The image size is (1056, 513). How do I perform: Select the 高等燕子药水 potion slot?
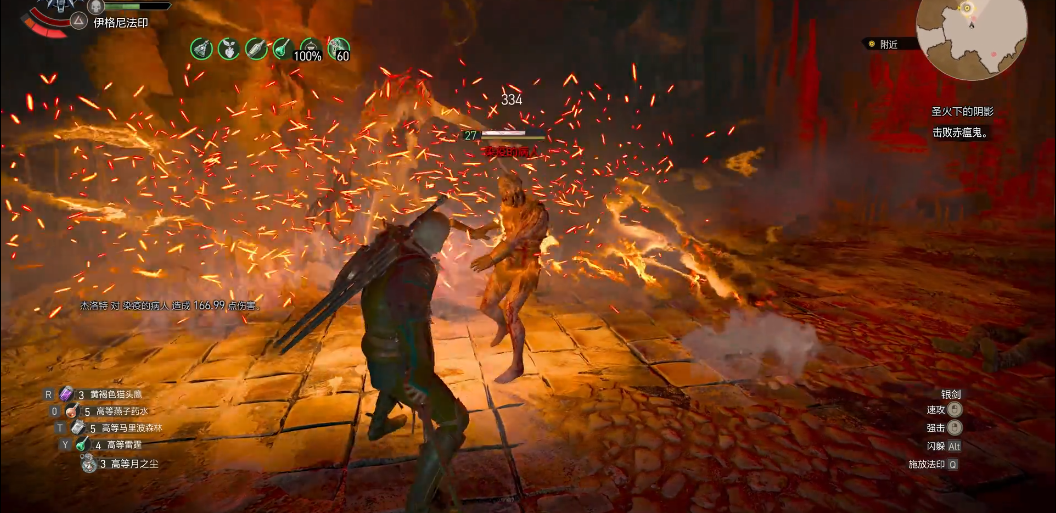coord(71,412)
